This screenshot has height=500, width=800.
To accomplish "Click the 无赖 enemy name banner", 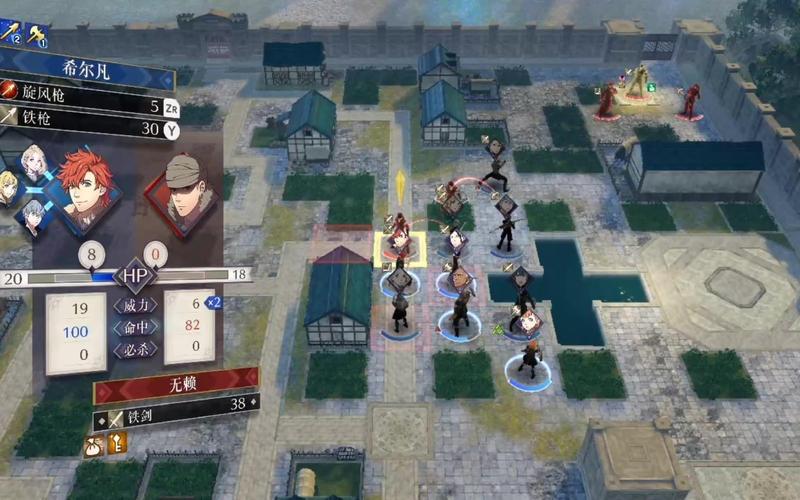I will [175, 384].
